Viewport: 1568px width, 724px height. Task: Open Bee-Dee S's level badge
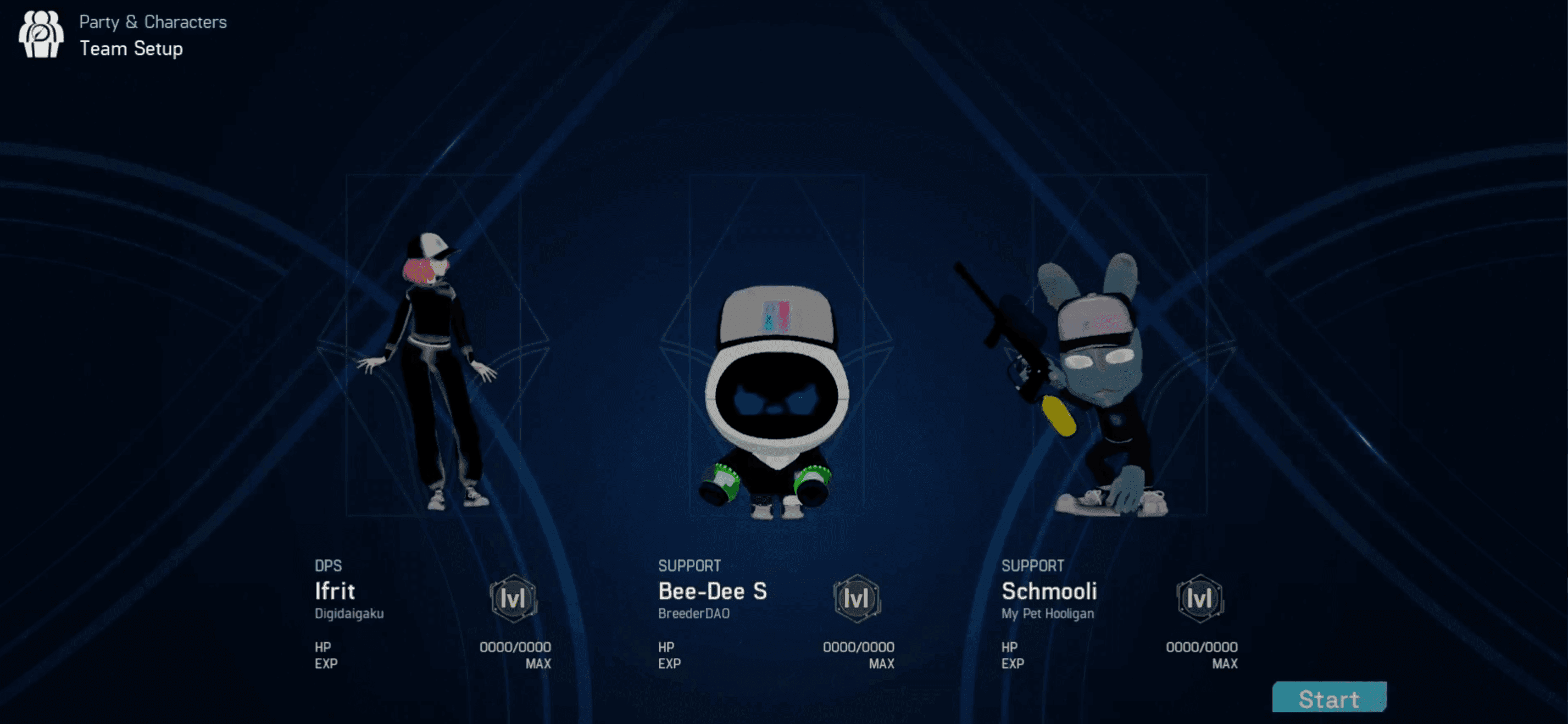coord(857,599)
